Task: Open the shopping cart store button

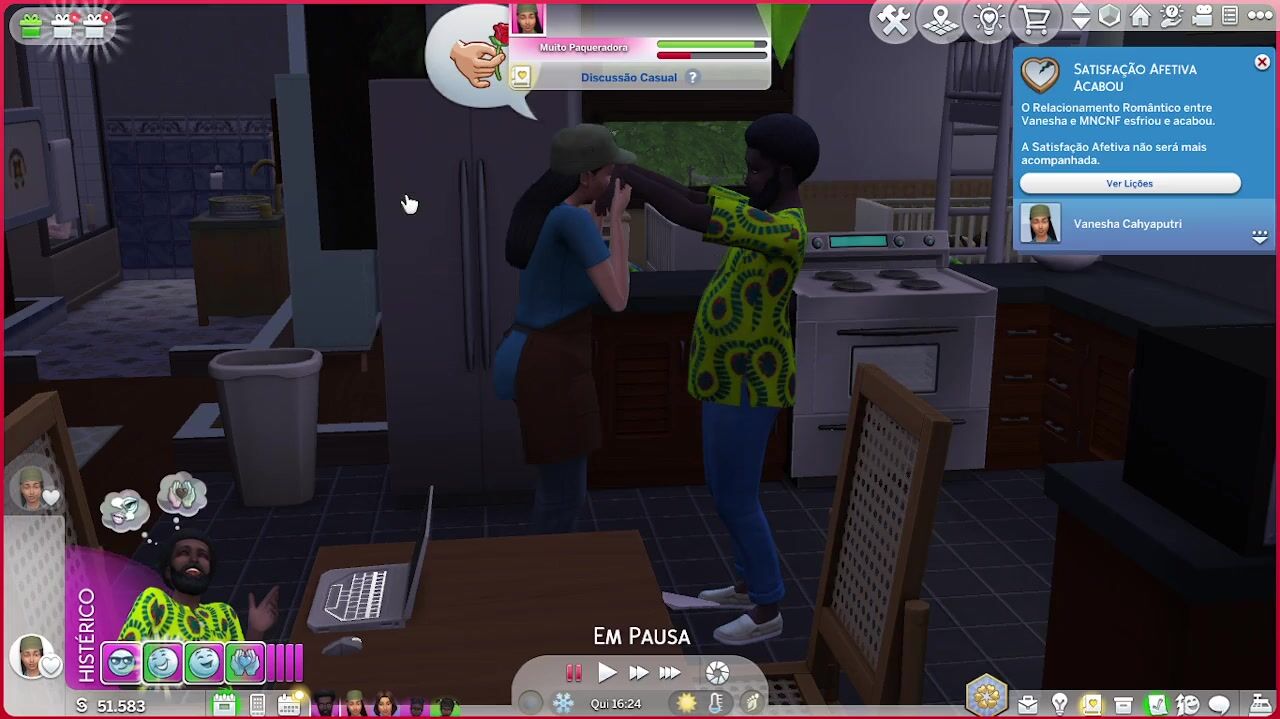Action: (x=1035, y=20)
